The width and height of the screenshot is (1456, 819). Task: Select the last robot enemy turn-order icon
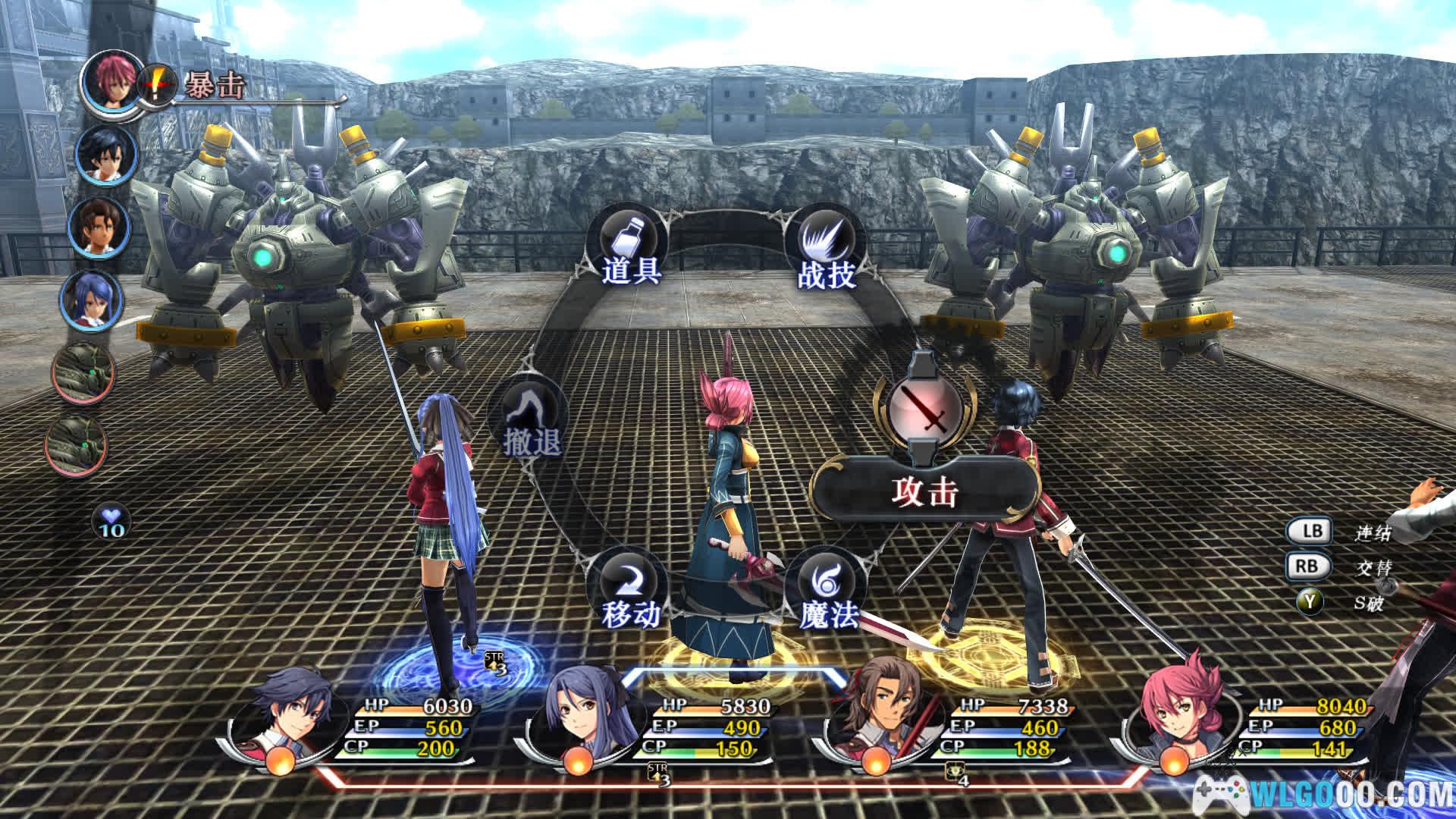[77, 444]
